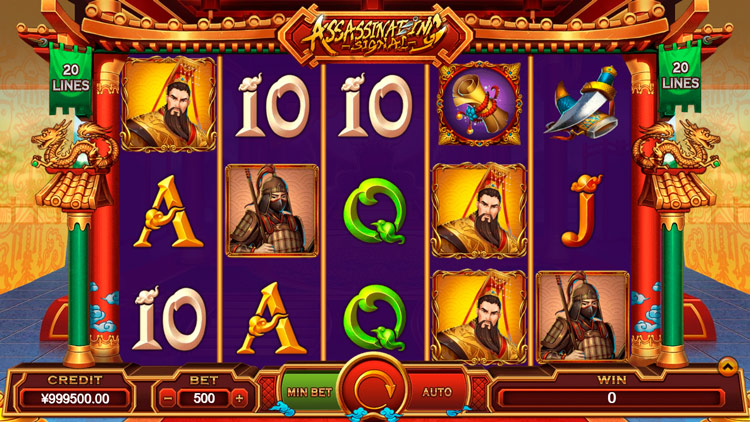The image size is (750, 422).
Task: Spin the reels with the red button
Action: click(x=373, y=391)
